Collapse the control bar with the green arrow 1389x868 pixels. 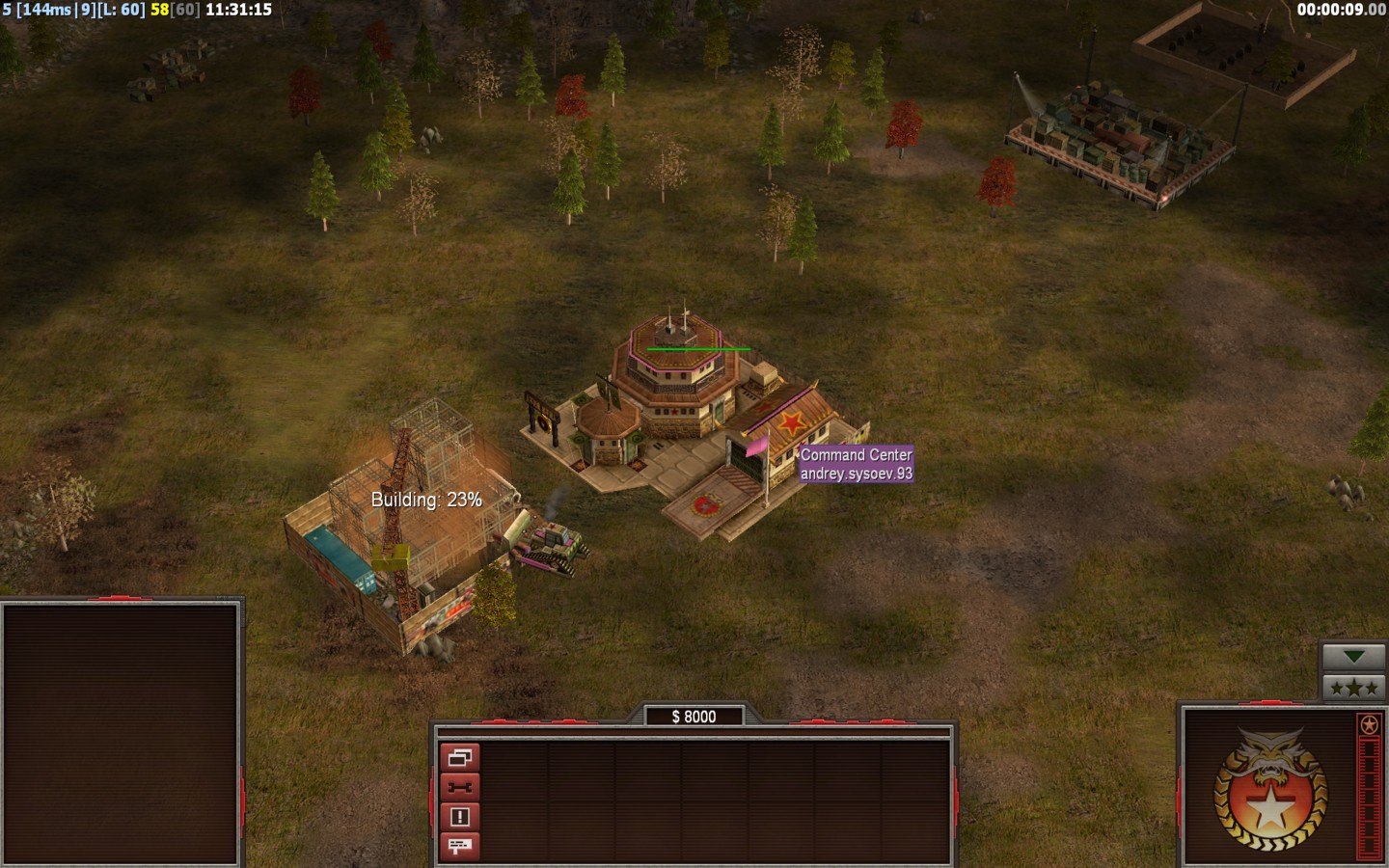1353,657
